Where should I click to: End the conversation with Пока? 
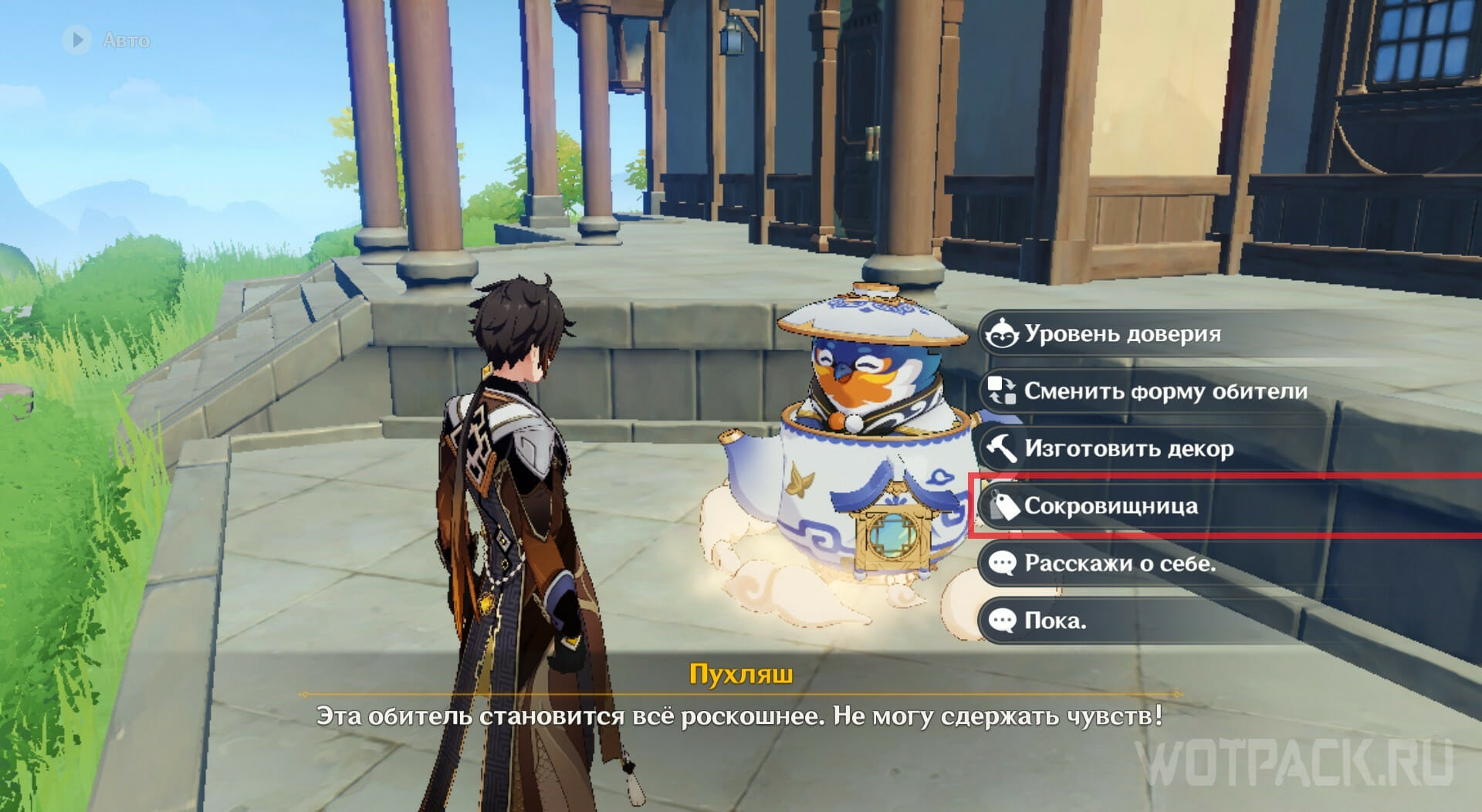[1055, 621]
